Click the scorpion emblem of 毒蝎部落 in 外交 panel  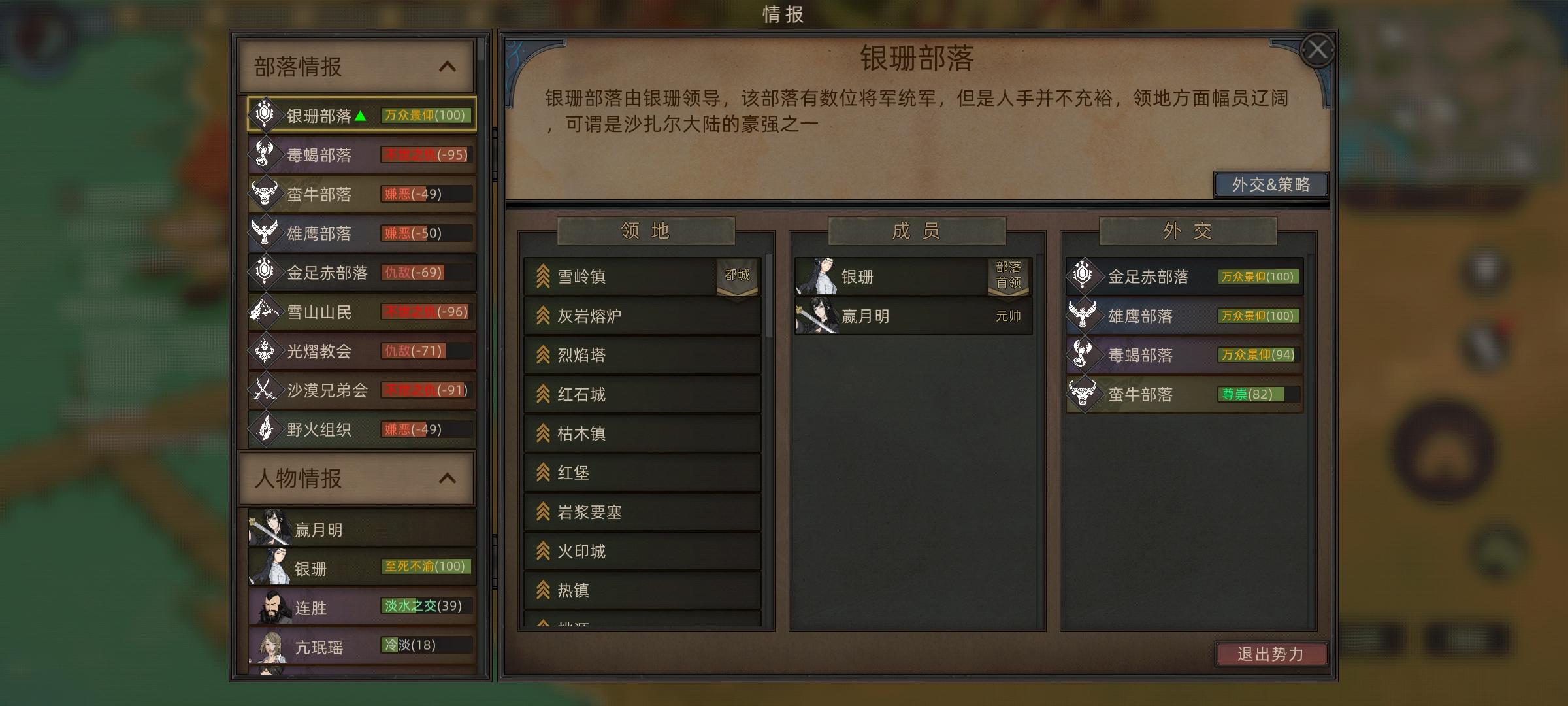click(x=1085, y=355)
